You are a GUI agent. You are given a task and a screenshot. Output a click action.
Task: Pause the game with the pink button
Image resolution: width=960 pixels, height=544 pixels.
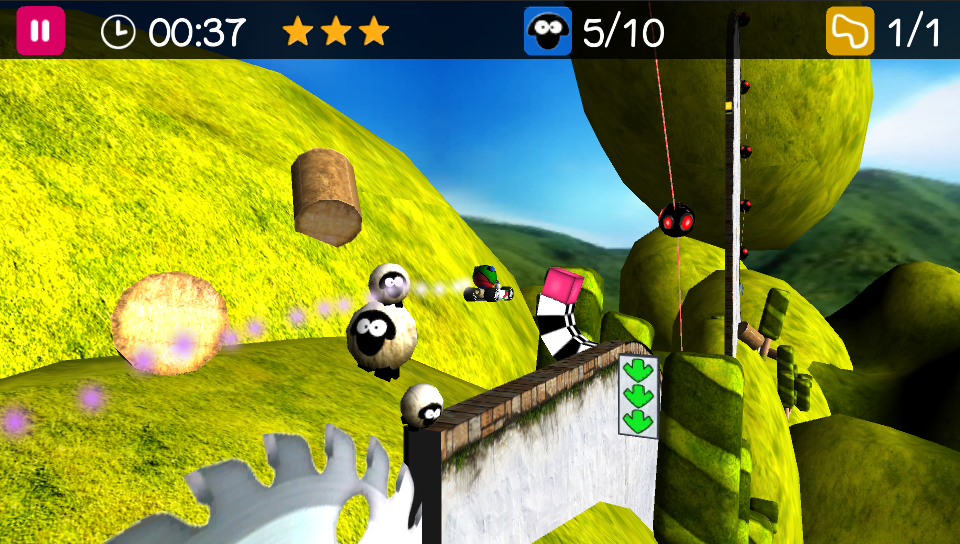[40, 31]
